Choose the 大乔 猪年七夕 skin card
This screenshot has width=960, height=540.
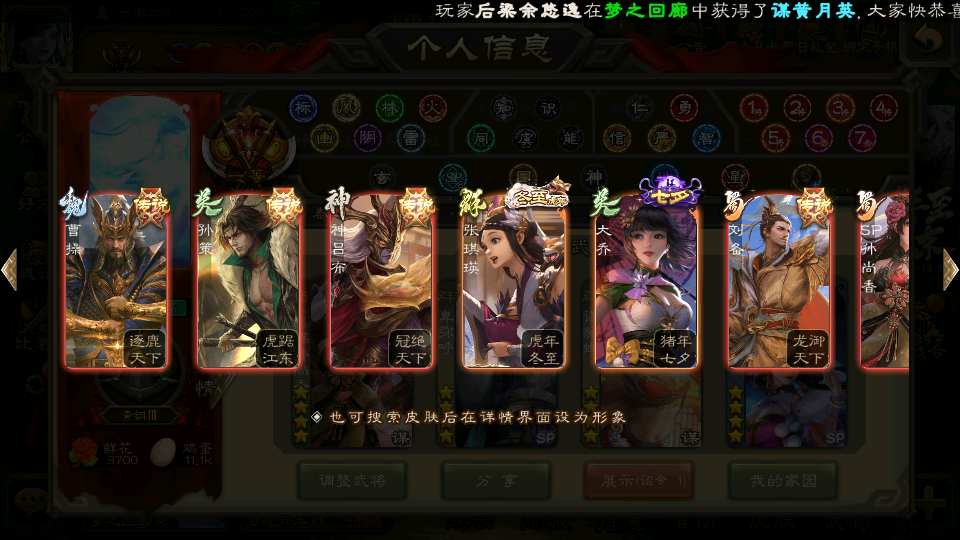click(x=646, y=282)
